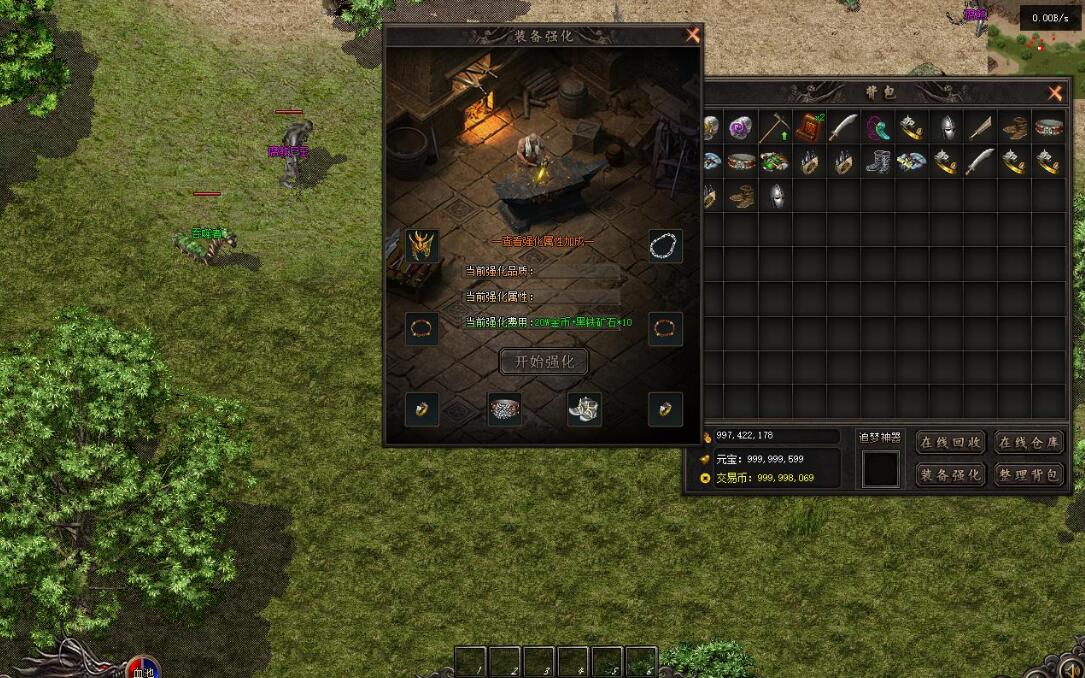Screen dimensions: 1085x678
Task: Select the pickaxe in the backpack
Action: [x=775, y=128]
